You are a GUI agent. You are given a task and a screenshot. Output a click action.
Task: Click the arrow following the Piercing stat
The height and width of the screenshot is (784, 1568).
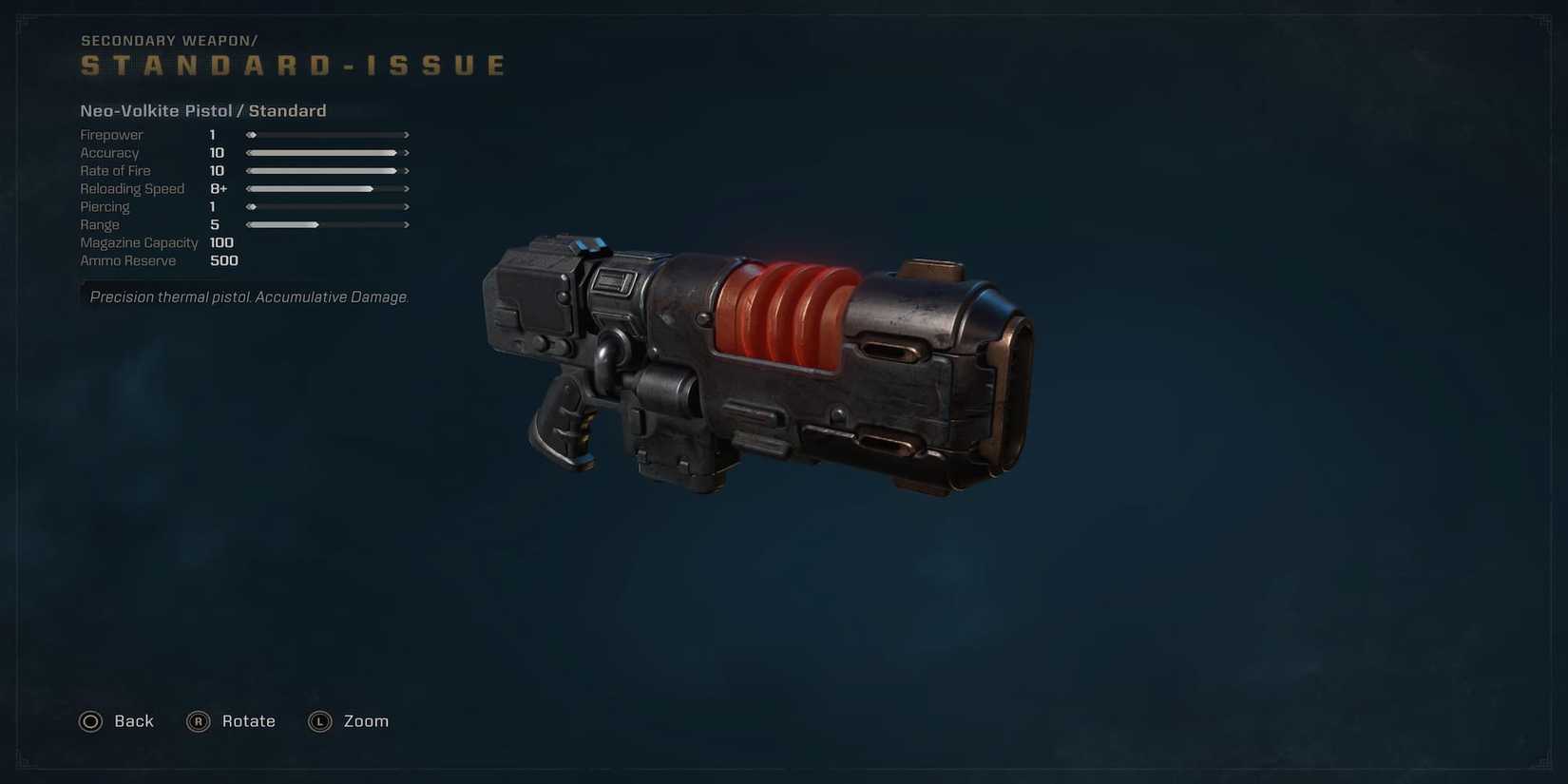point(407,206)
